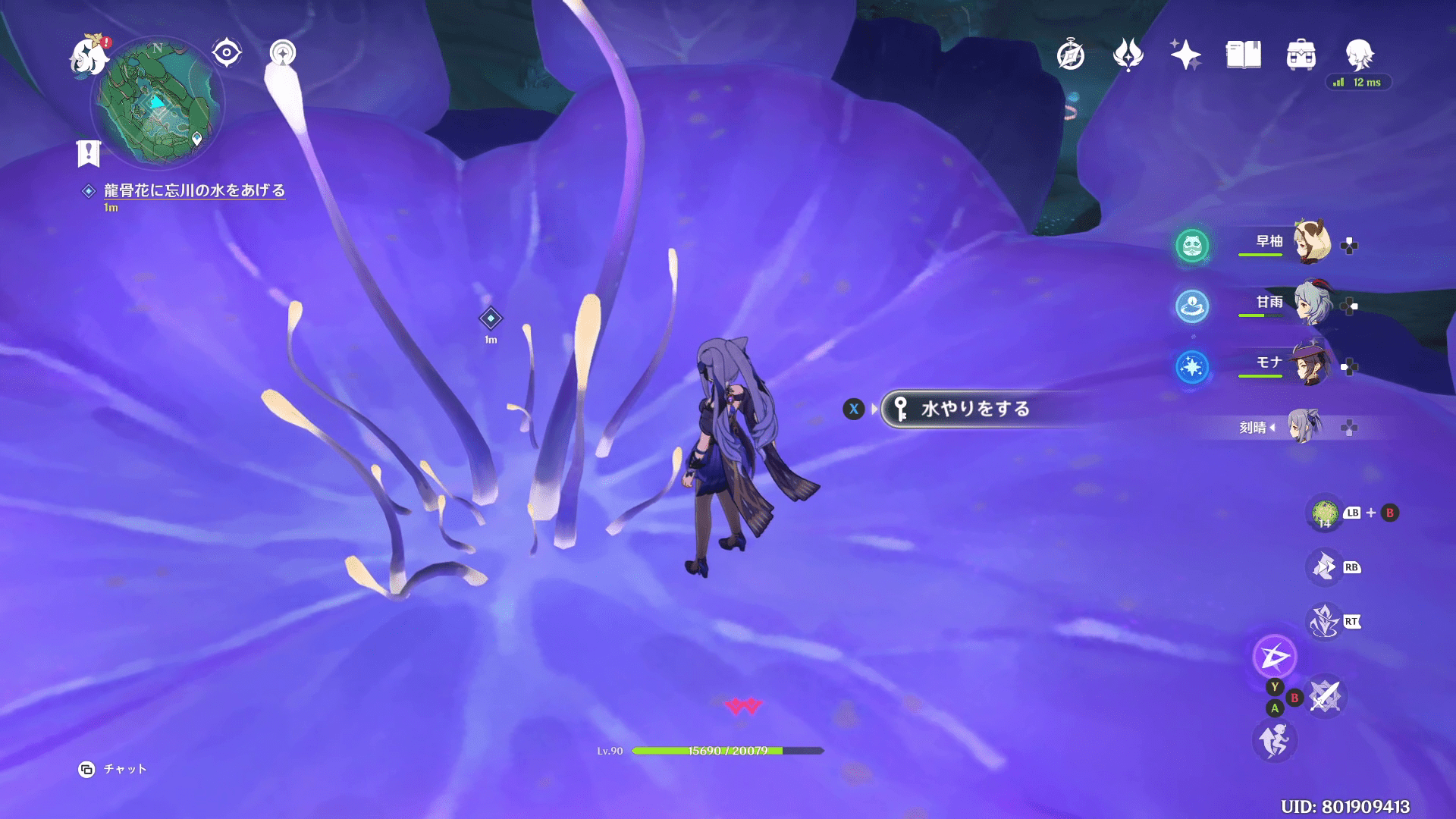Switch to party member 甘雨

(1311, 303)
